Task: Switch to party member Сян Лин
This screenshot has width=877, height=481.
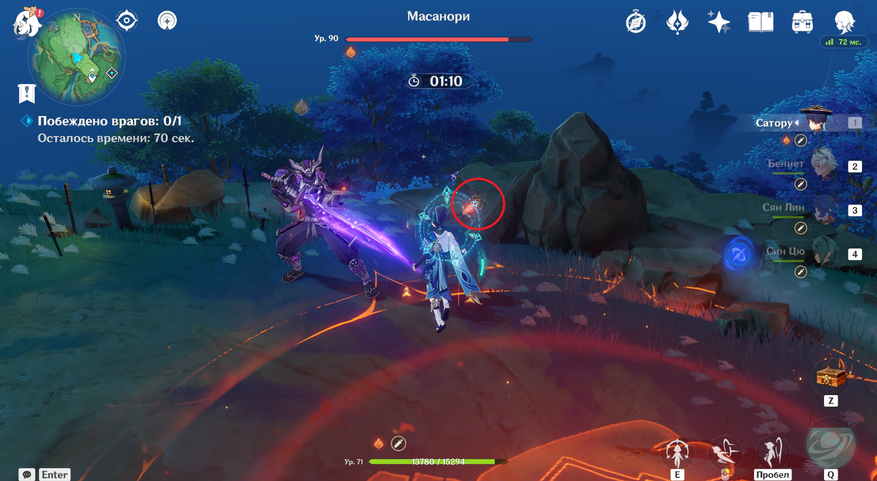Action: 822,210
